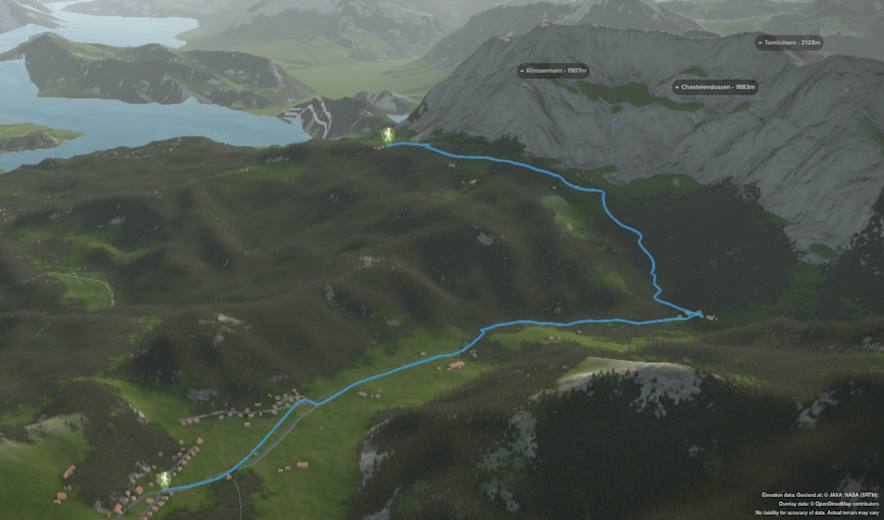The height and width of the screenshot is (520, 884).
Task: Select the Klimsenhorn 1907m peak label
Action: point(553,71)
